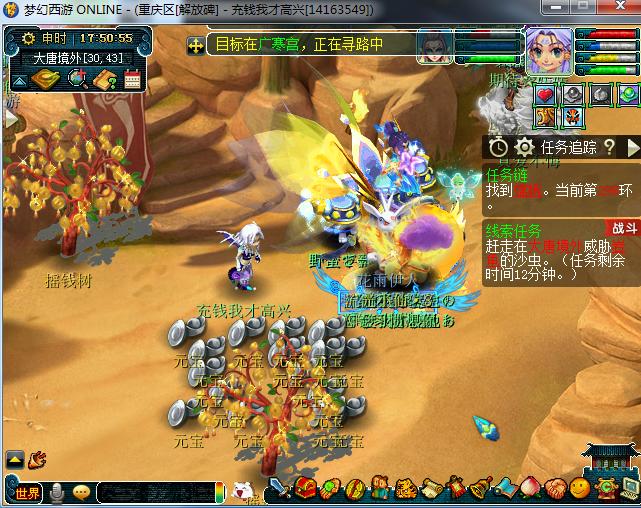Toggle the voice chat microphone button
This screenshot has height=508, width=641.
pos(58,492)
